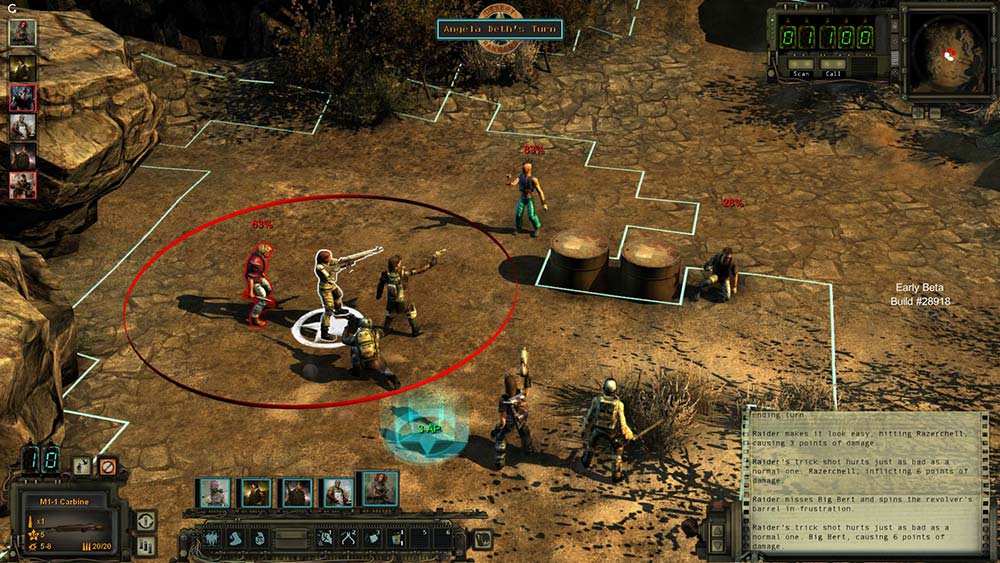Select the top portrait in turn order
The image size is (1000, 563).
[x=22, y=32]
